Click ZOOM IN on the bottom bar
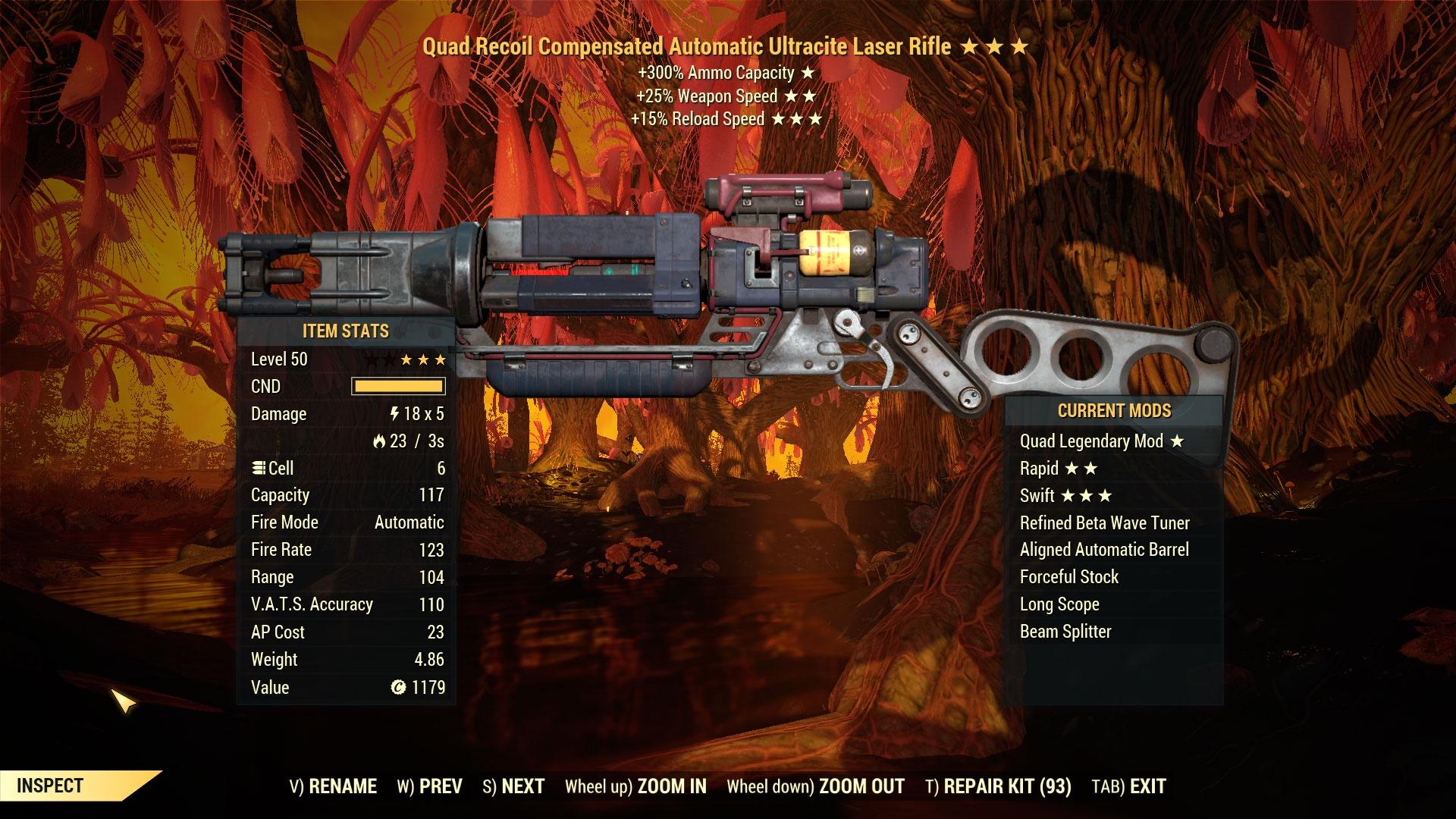Screen dimensions: 1456x819 (635, 786)
